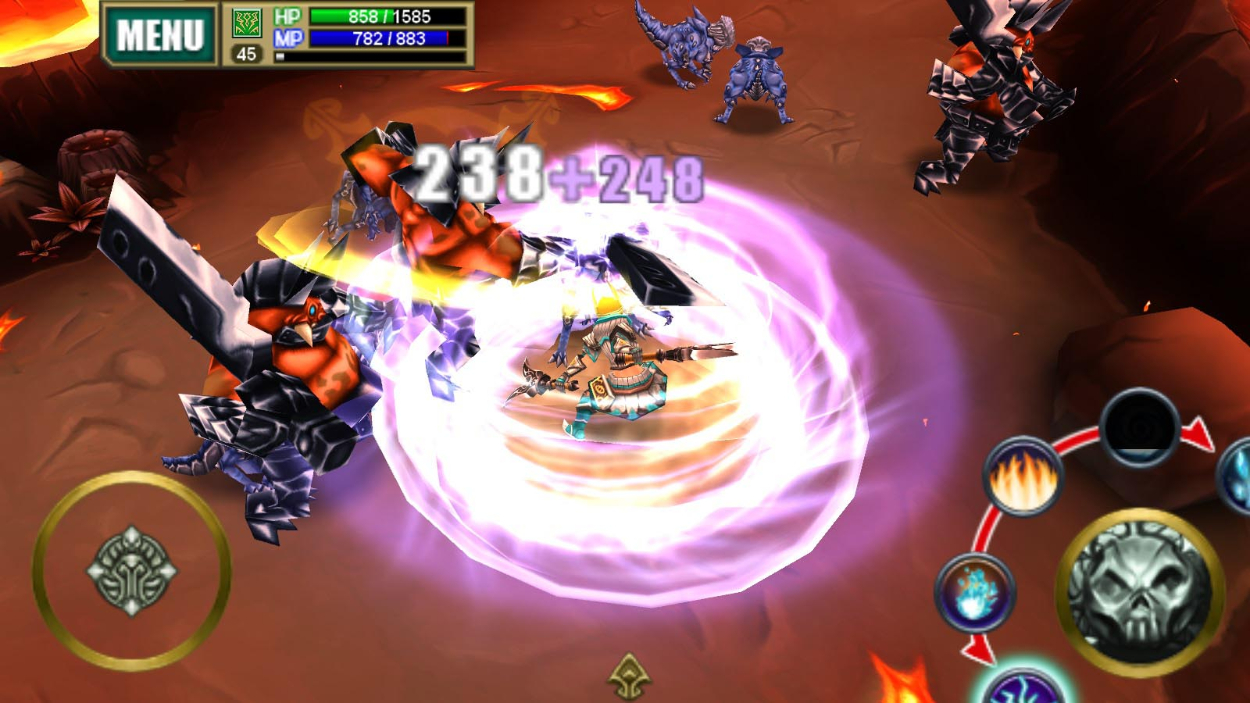The width and height of the screenshot is (1250, 703).
Task: Attack with the large skull button
Action: (x=1139, y=592)
